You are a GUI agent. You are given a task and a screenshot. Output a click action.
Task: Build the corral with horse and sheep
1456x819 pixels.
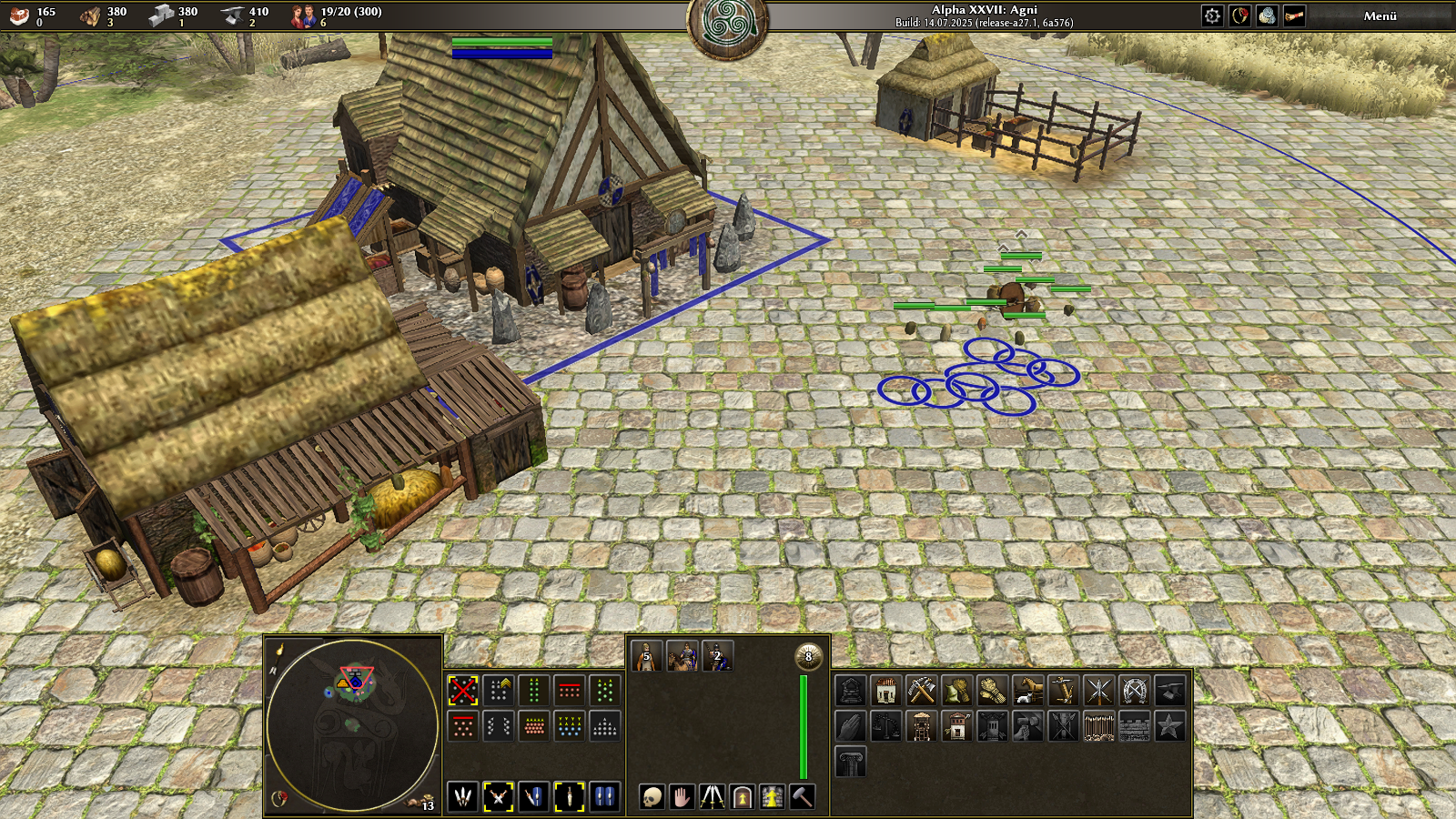pos(1027,691)
